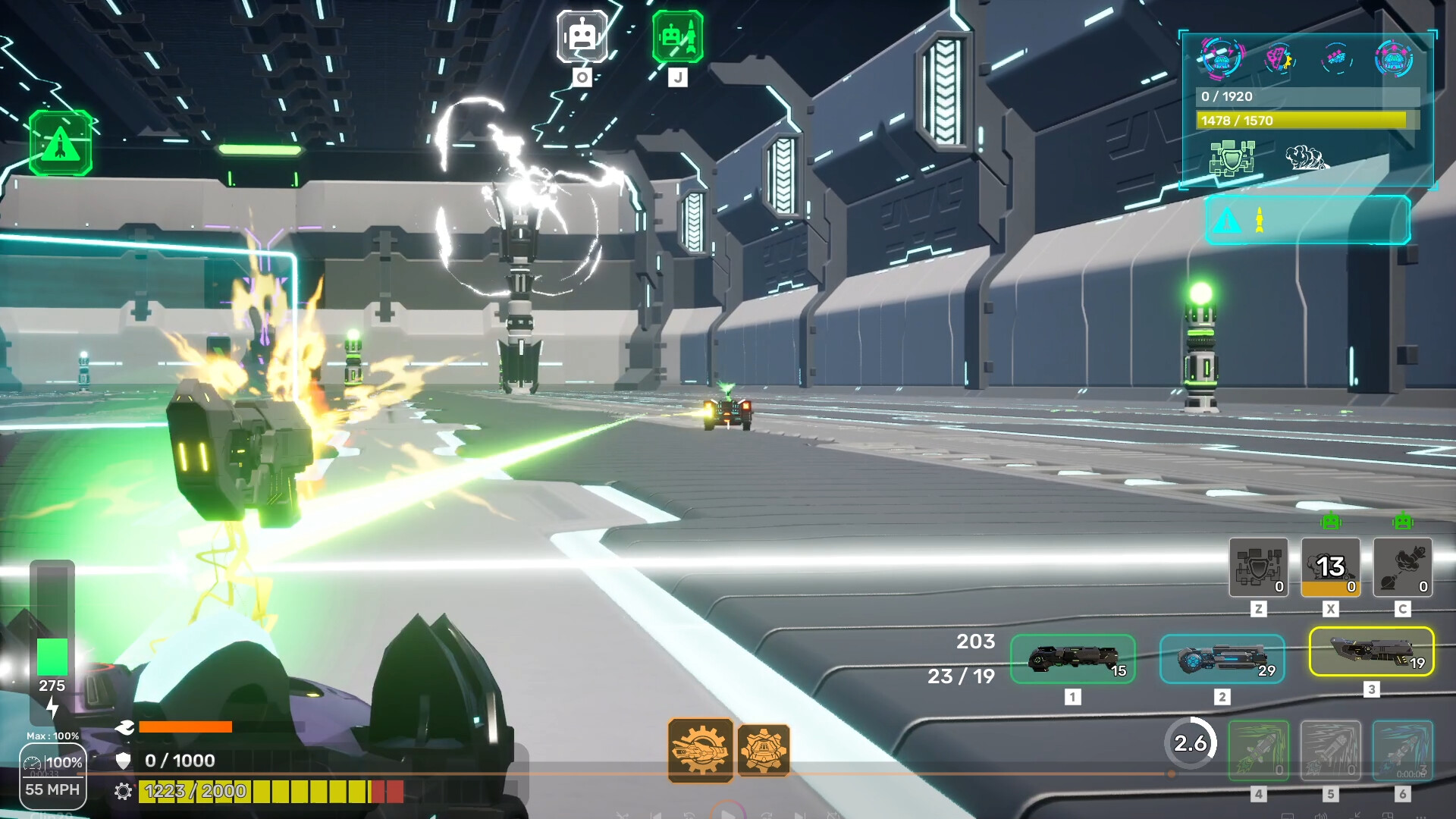Click the orange weapon gear icon
The image size is (1456, 819).
pos(700,750)
